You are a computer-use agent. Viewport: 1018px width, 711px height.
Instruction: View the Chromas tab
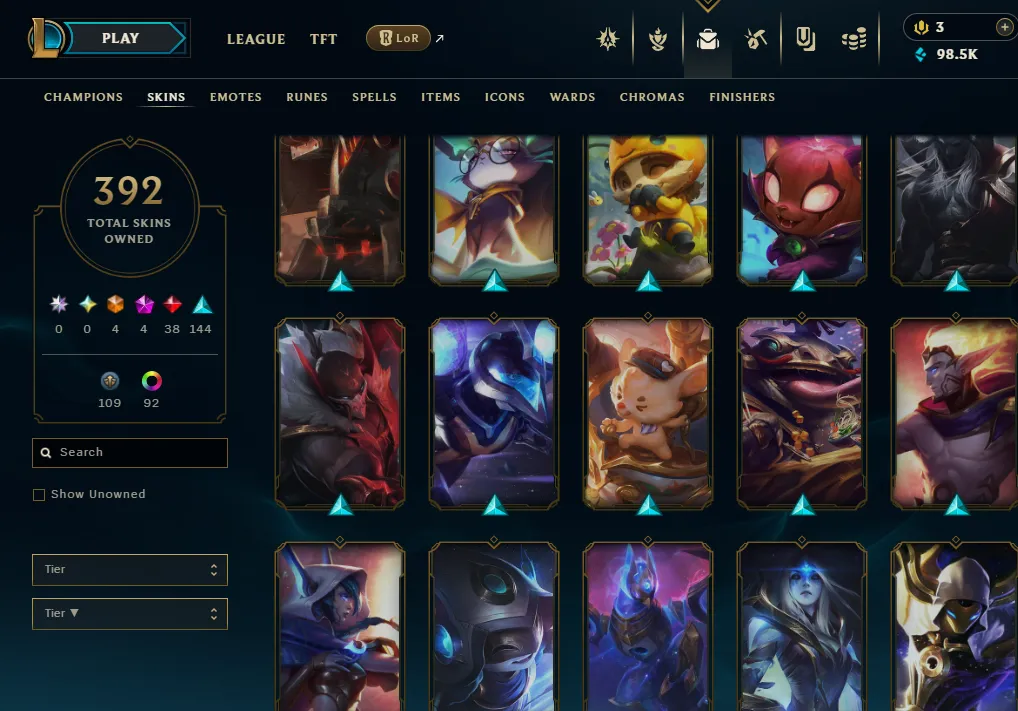(652, 97)
